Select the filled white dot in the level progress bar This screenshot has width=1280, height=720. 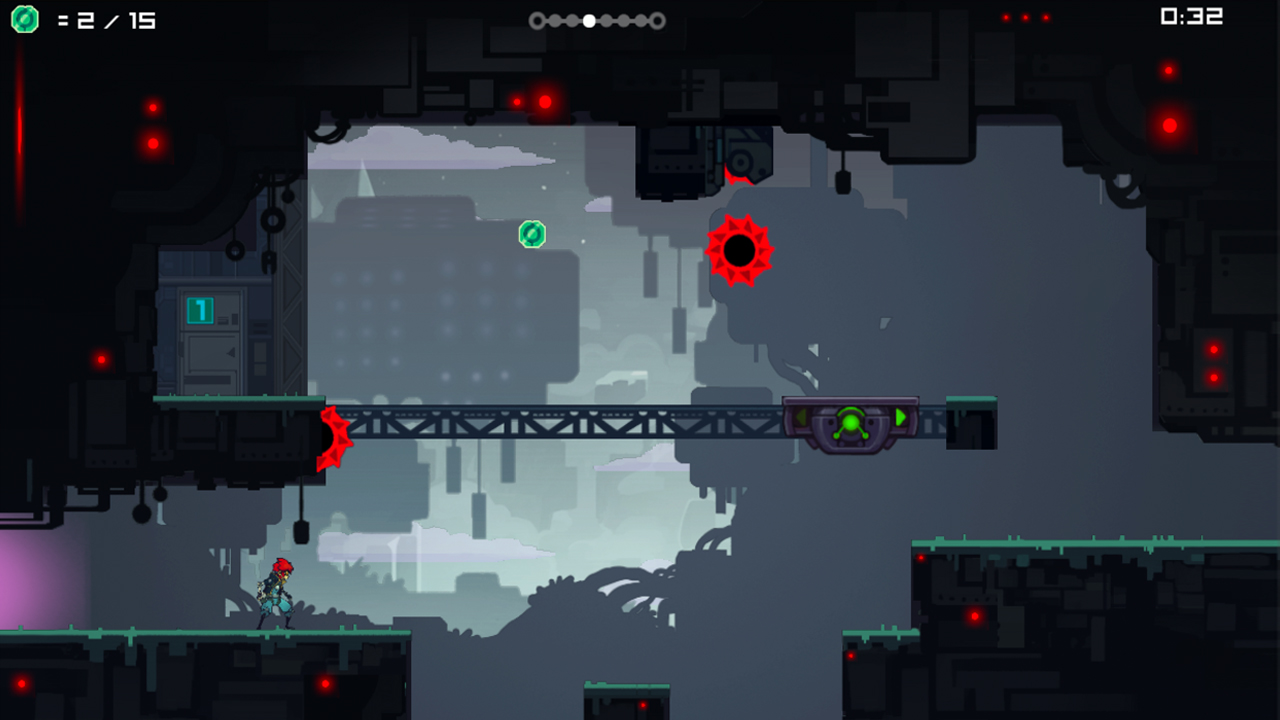(589, 19)
